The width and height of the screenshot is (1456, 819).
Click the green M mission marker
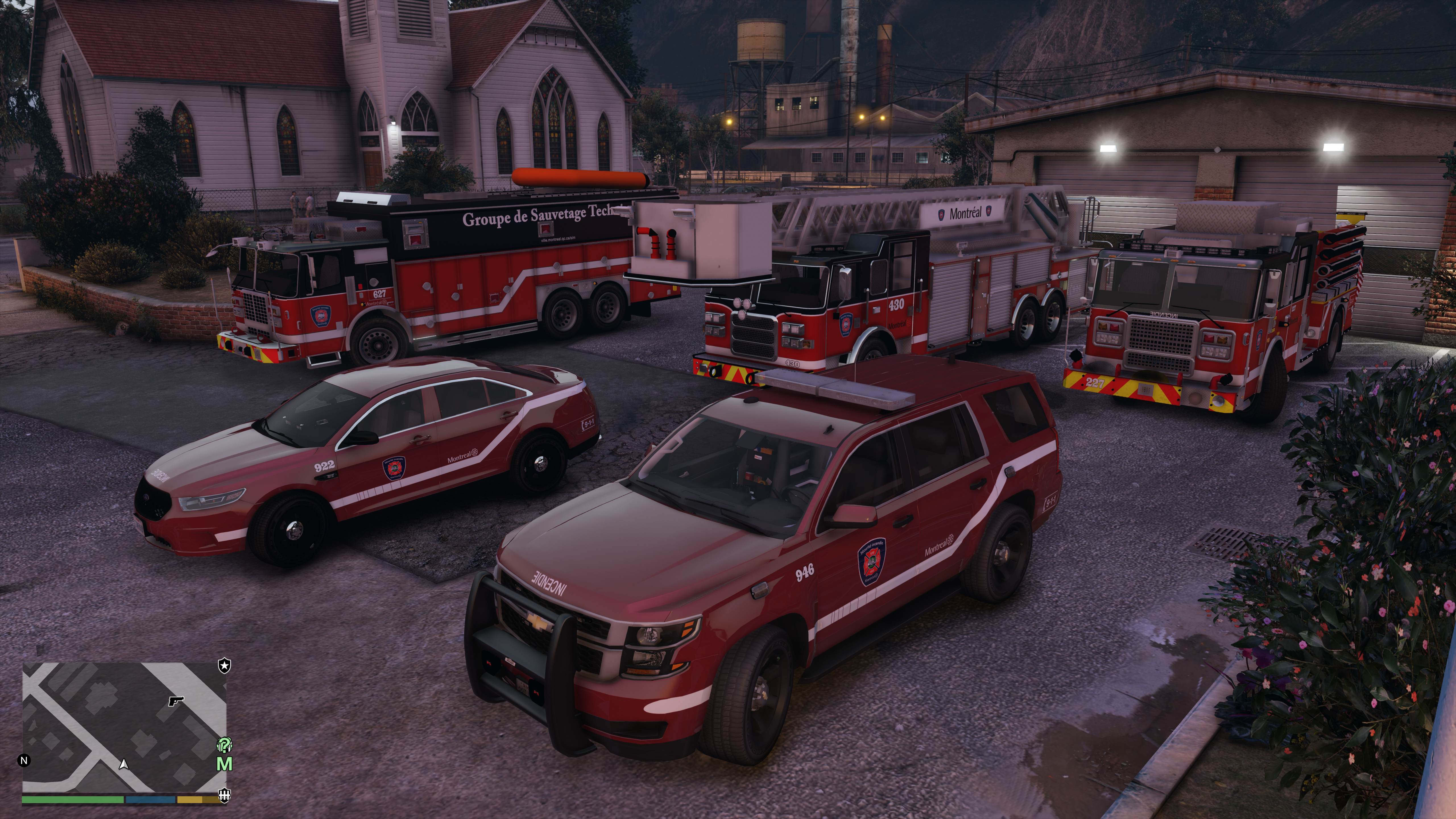(x=224, y=764)
